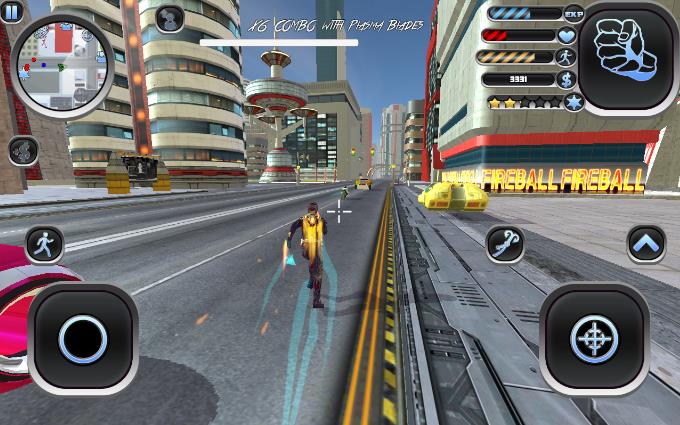Image resolution: width=680 pixels, height=425 pixels.
Task: Tap the dollar money icon
Action: coord(568,78)
